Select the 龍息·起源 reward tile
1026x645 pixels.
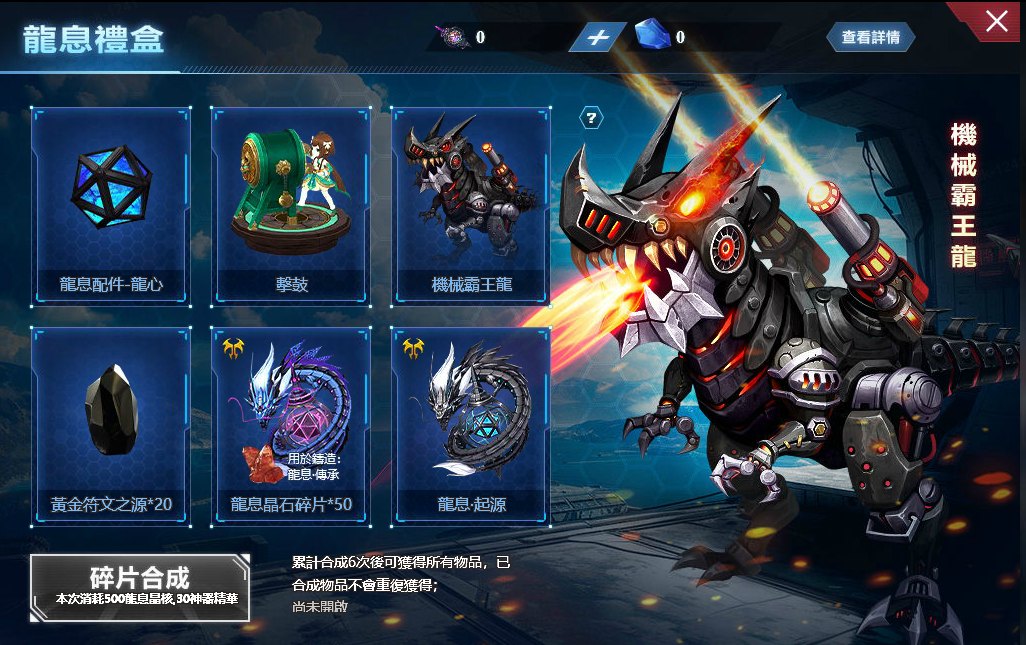pyautogui.click(x=471, y=425)
